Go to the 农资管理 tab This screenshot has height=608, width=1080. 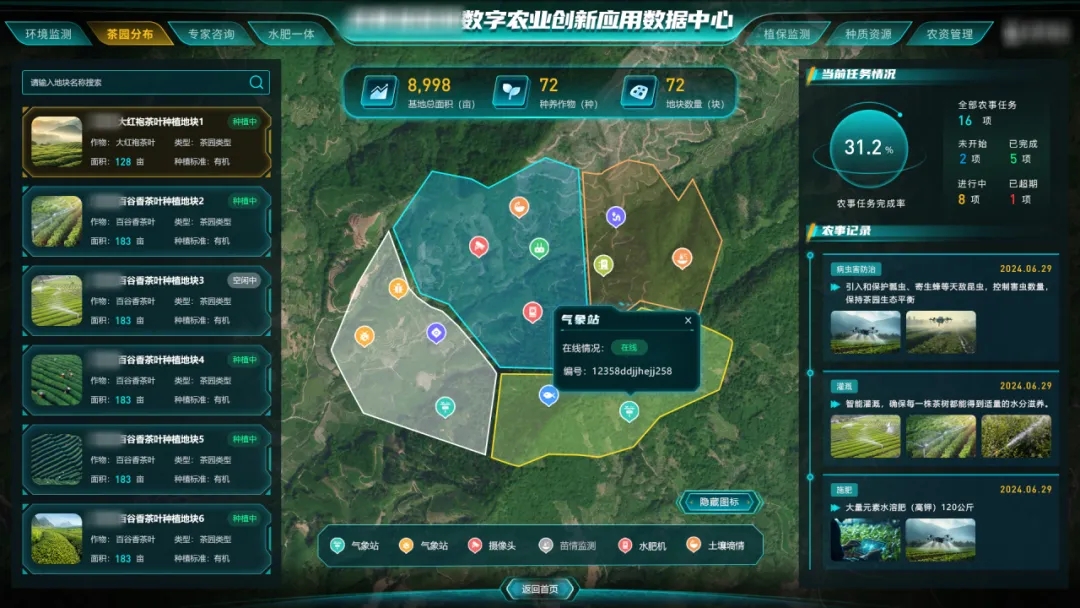(x=949, y=34)
